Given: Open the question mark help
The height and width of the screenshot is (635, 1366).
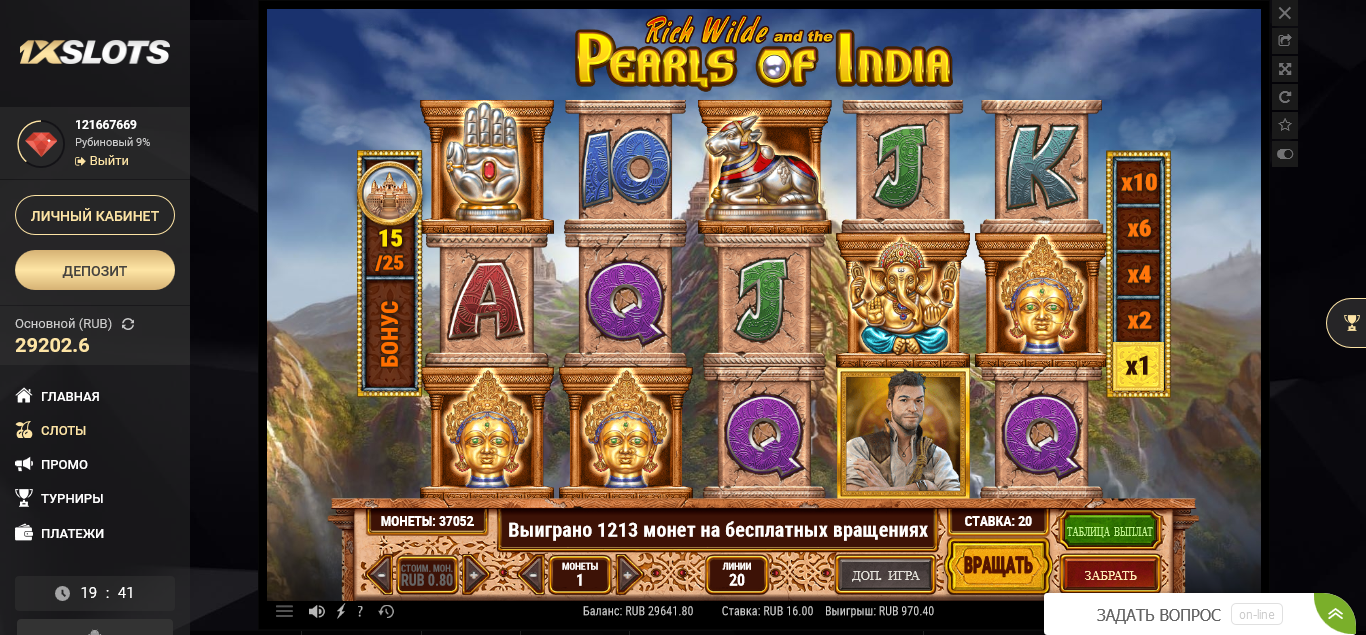Looking at the screenshot, I should 360,611.
